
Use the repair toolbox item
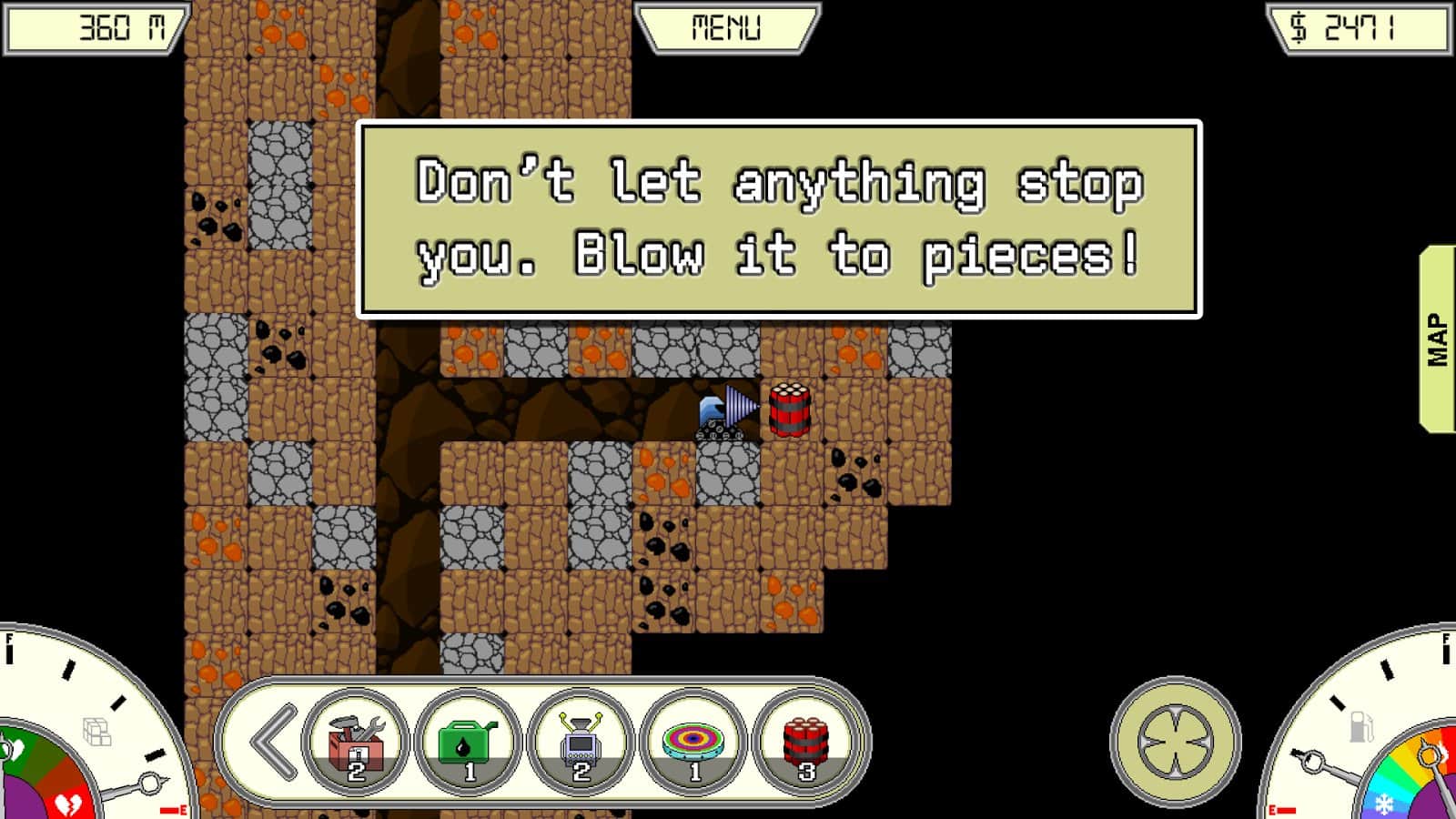click(356, 743)
